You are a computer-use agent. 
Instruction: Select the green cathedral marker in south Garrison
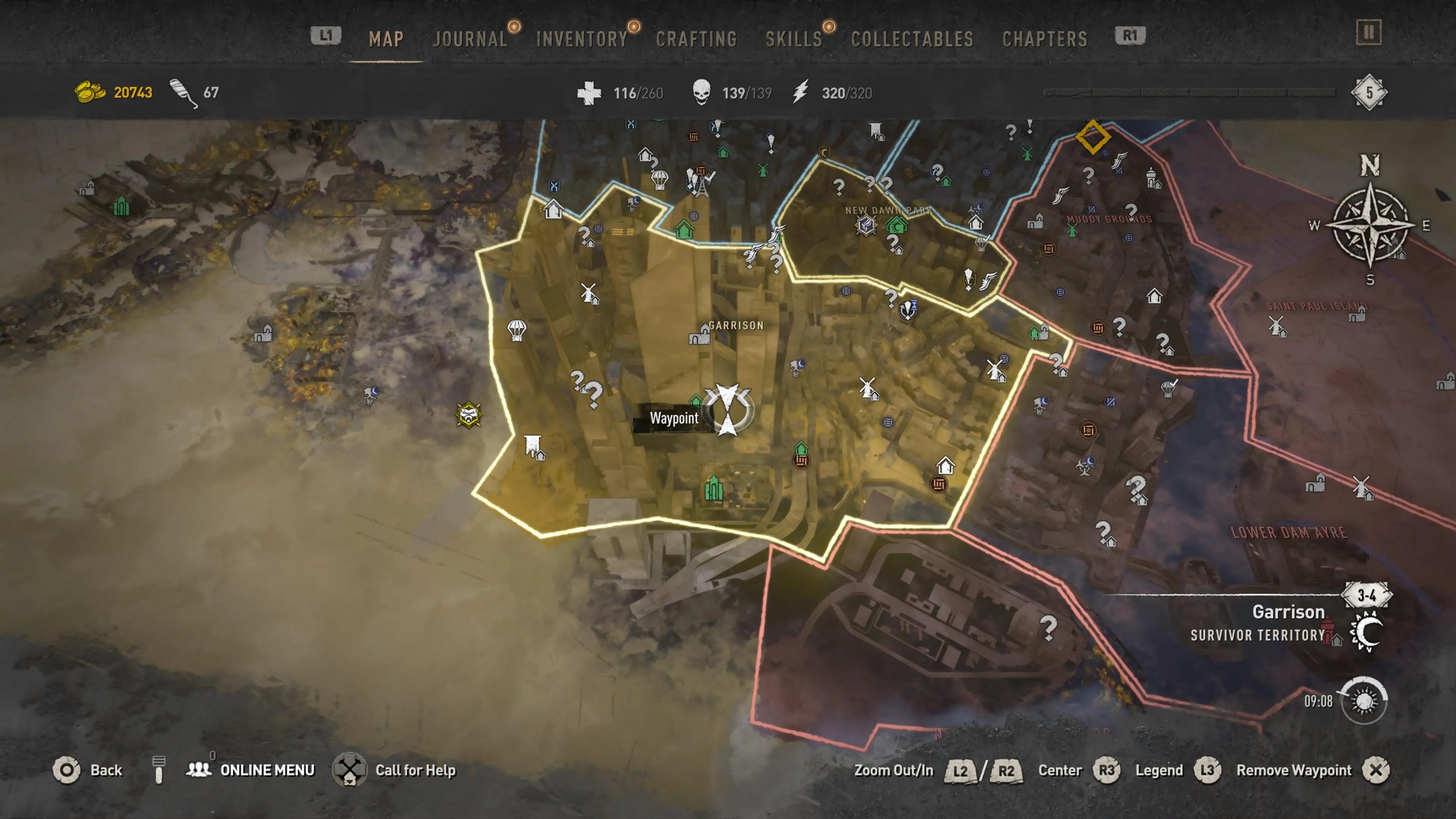tap(713, 488)
